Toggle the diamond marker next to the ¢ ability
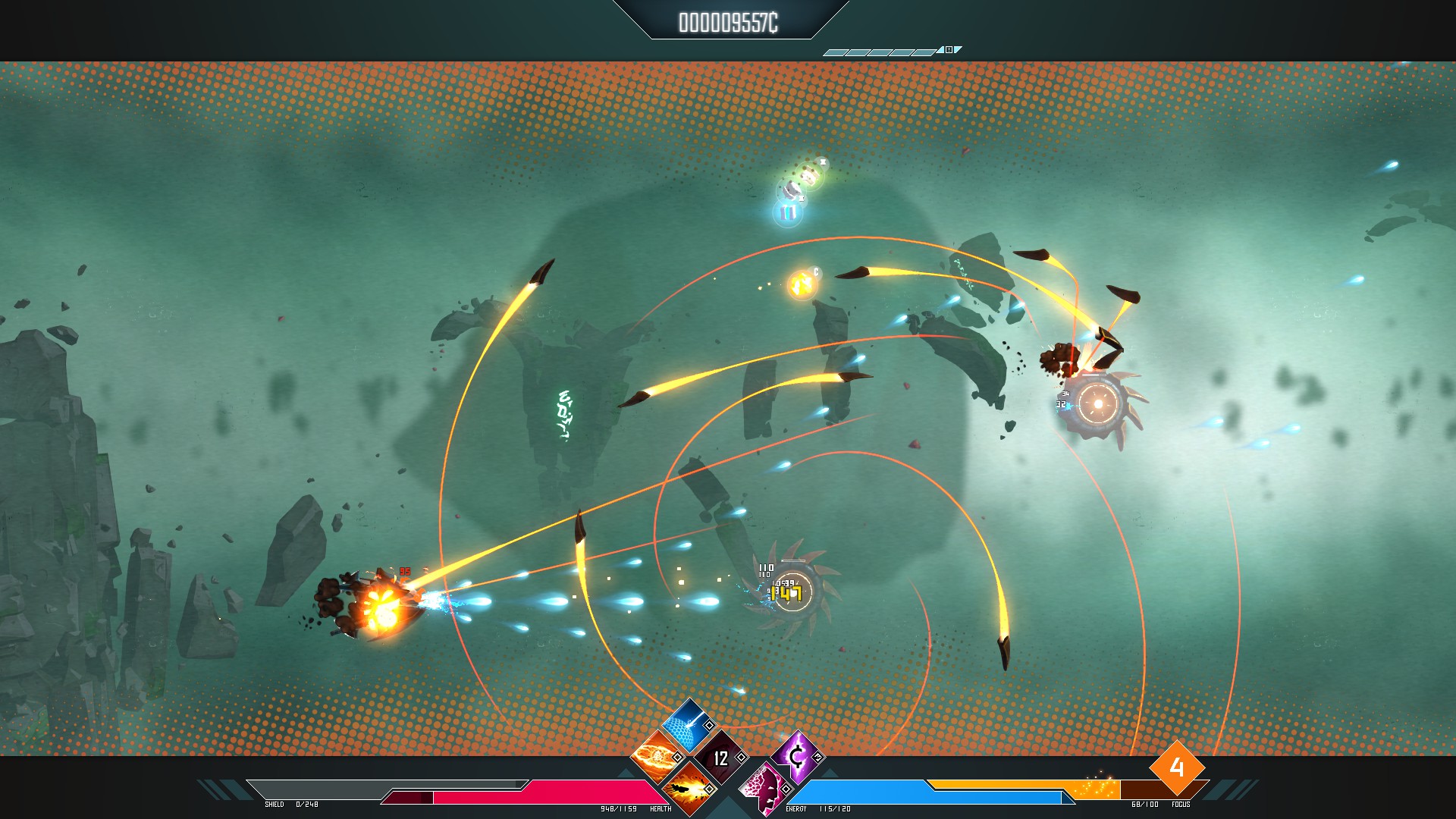Screen dimensions: 1456x819 pos(818,757)
